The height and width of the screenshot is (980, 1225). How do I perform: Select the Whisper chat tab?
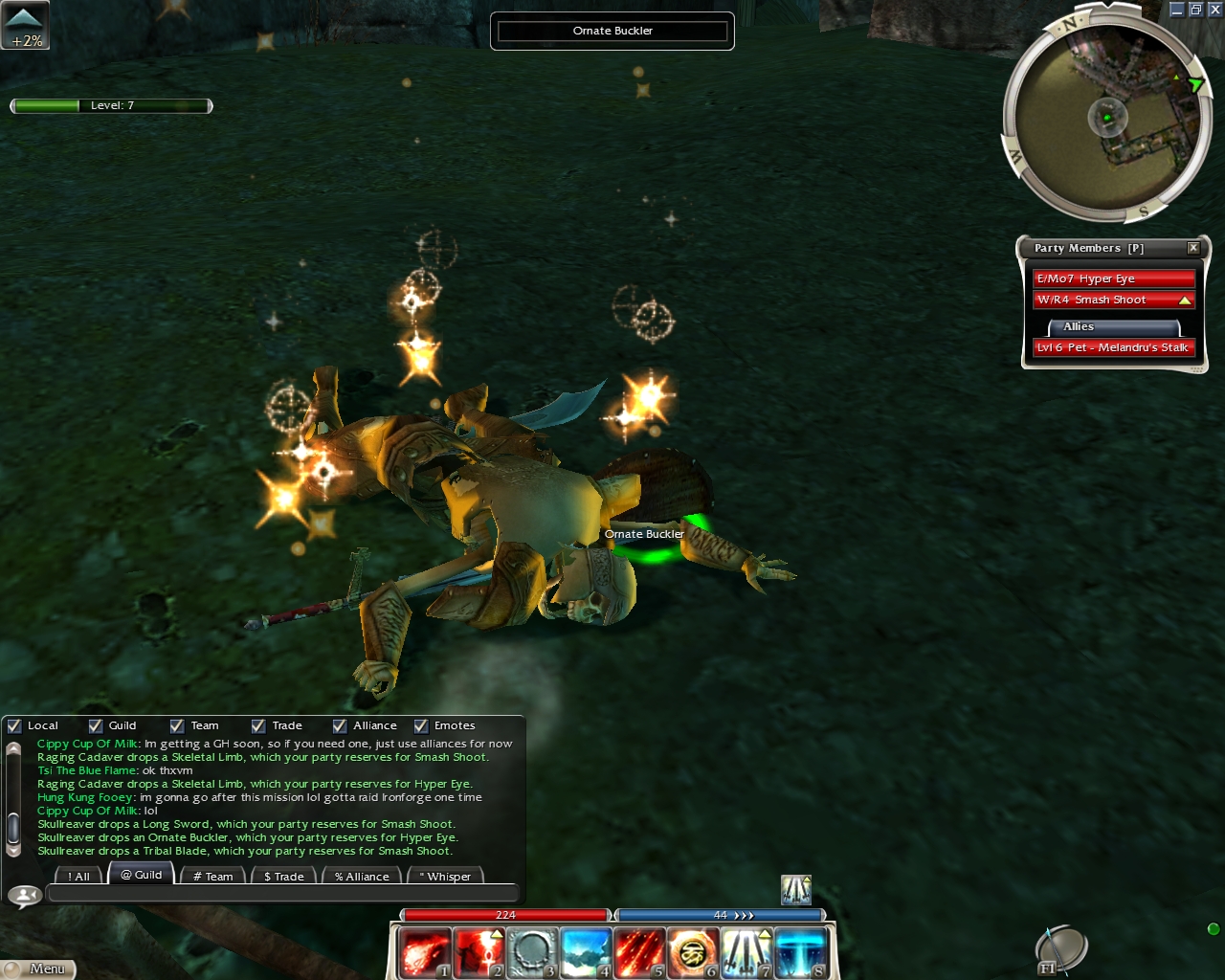[x=445, y=876]
